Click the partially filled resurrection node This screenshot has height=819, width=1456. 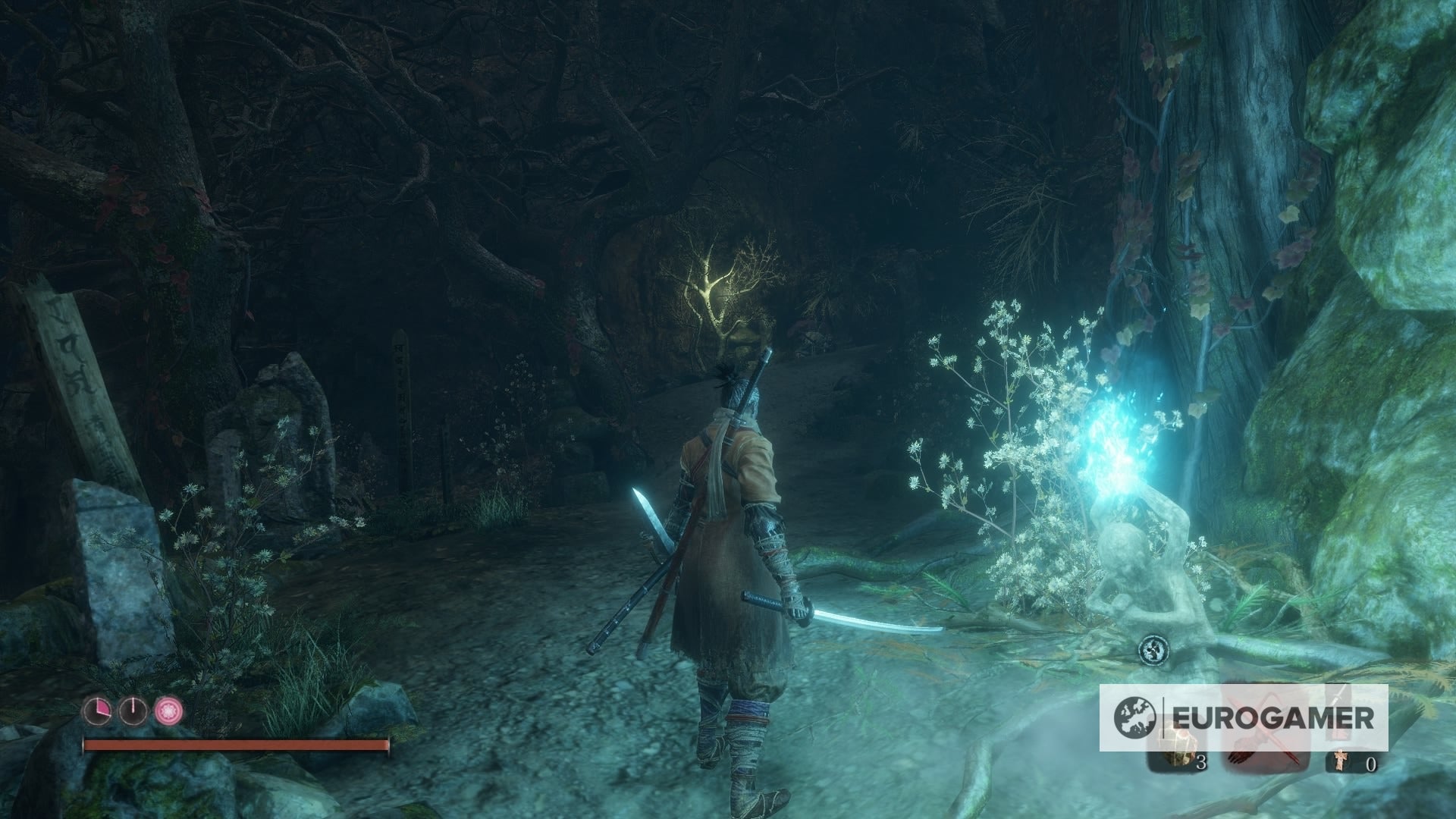point(99,711)
